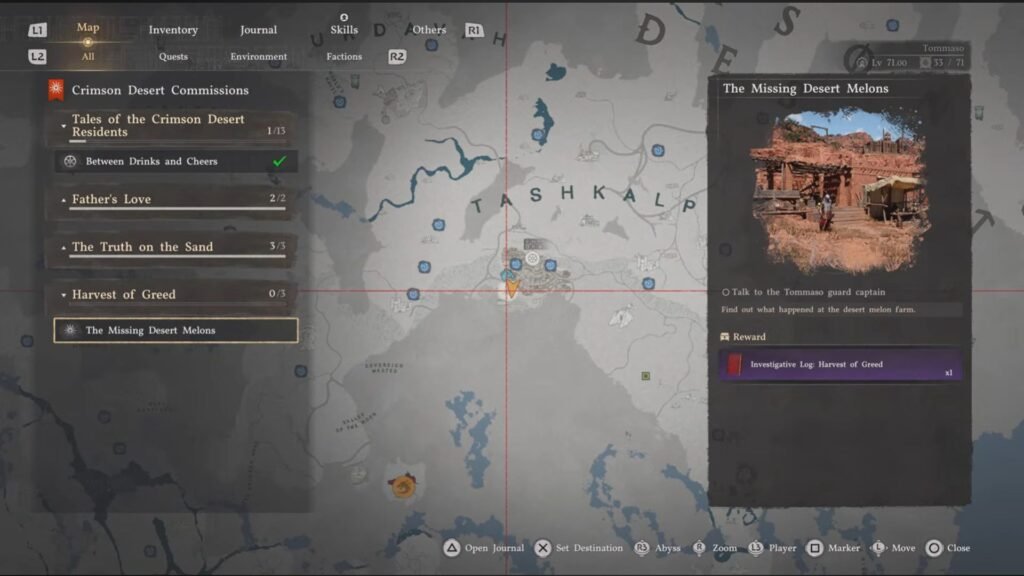Select the Map tab
The image size is (1024, 576).
pyautogui.click(x=88, y=28)
